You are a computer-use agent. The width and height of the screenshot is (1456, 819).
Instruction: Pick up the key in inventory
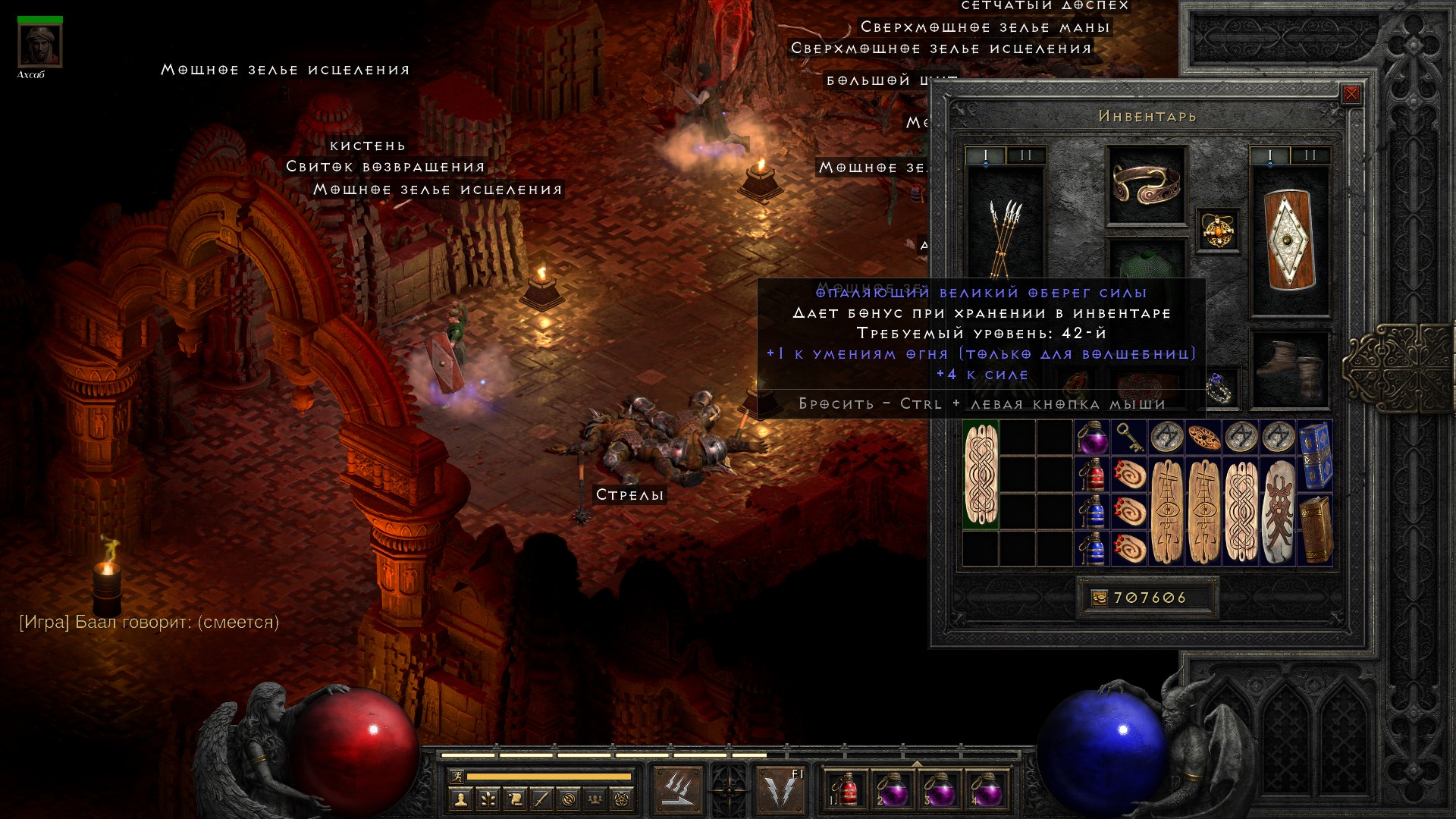tap(1129, 438)
